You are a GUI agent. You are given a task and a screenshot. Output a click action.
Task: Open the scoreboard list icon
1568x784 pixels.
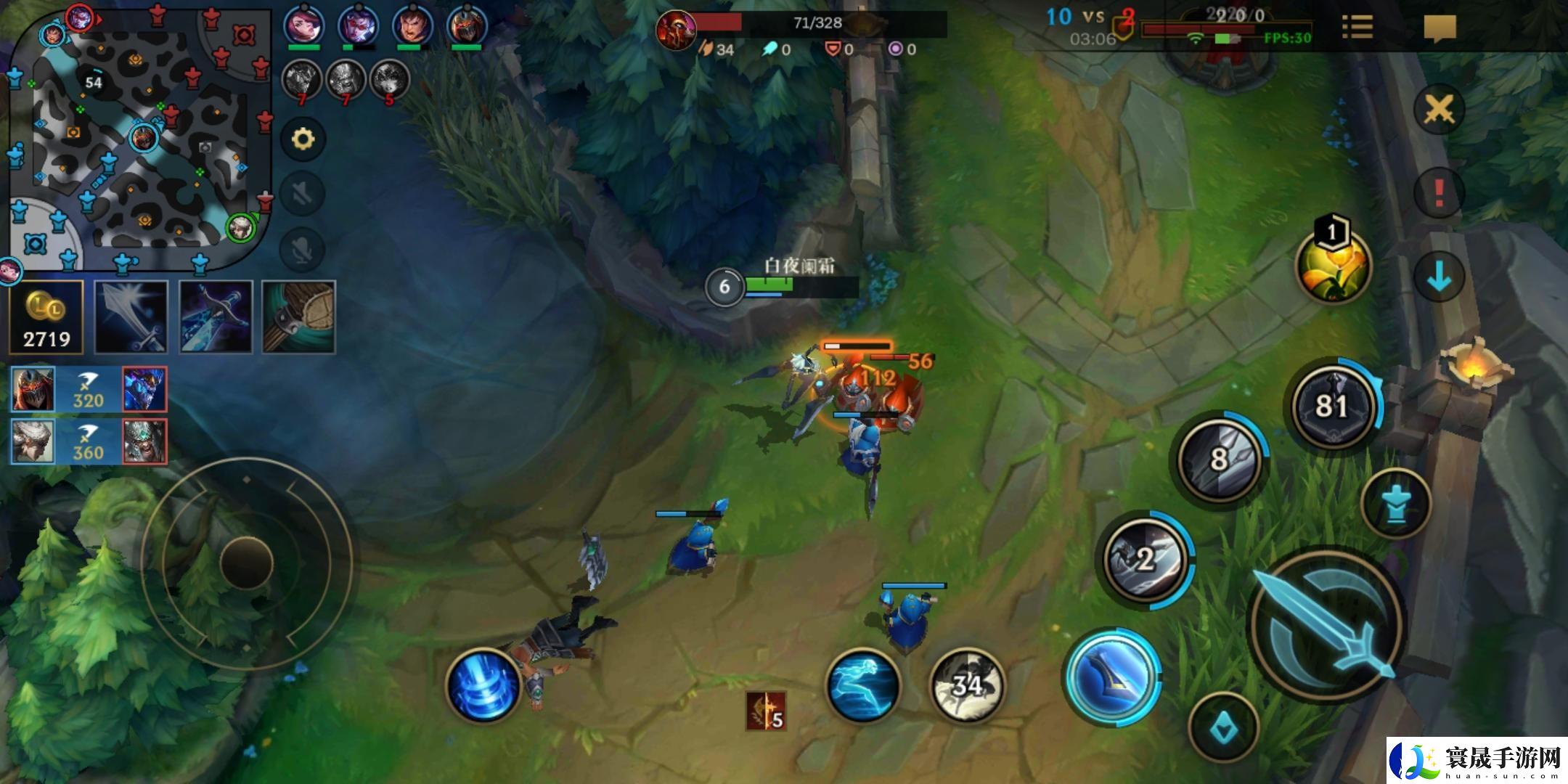(x=1357, y=28)
